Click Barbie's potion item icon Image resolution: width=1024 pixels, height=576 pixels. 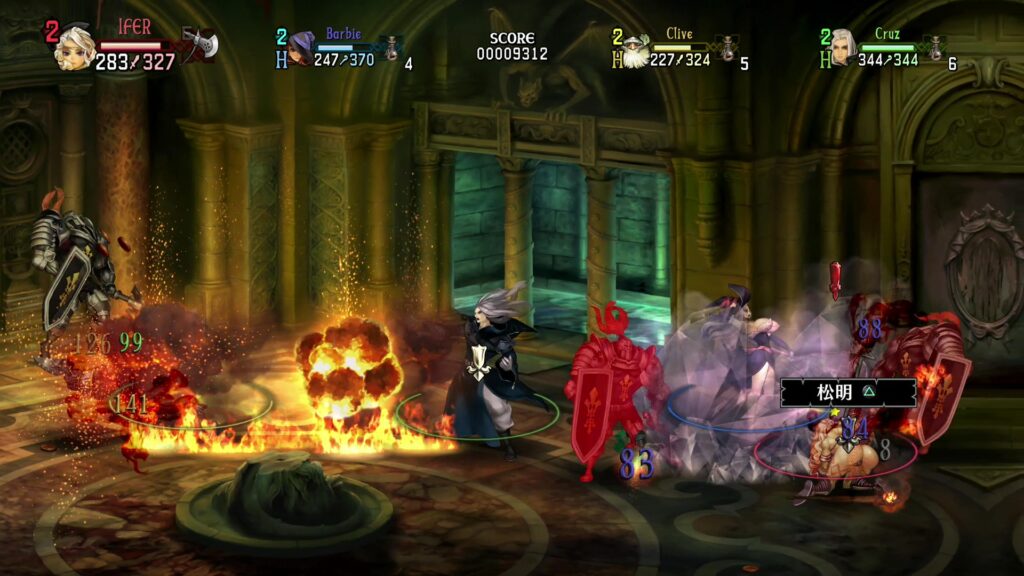tap(392, 47)
